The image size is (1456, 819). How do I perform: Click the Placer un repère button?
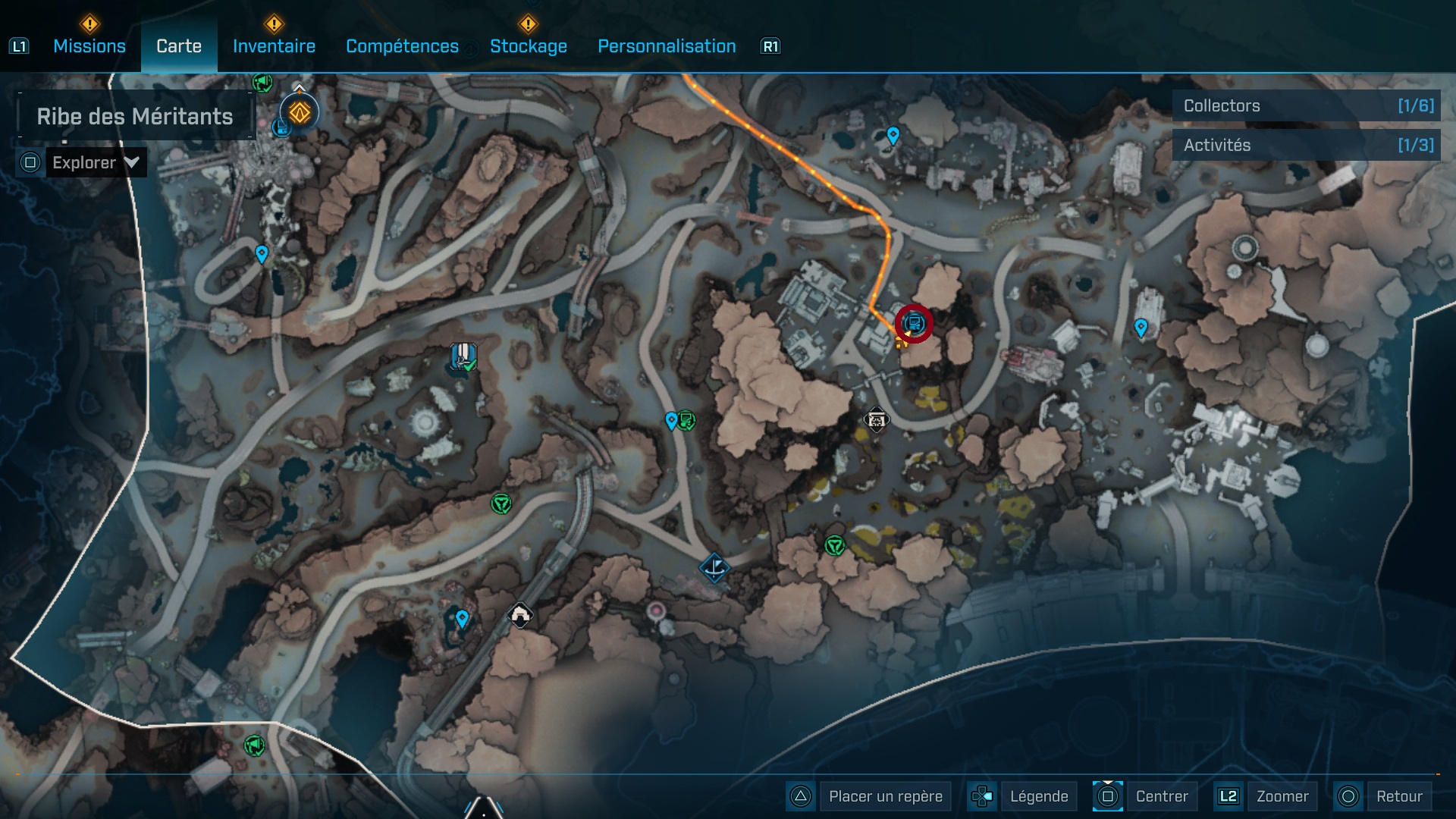885,796
